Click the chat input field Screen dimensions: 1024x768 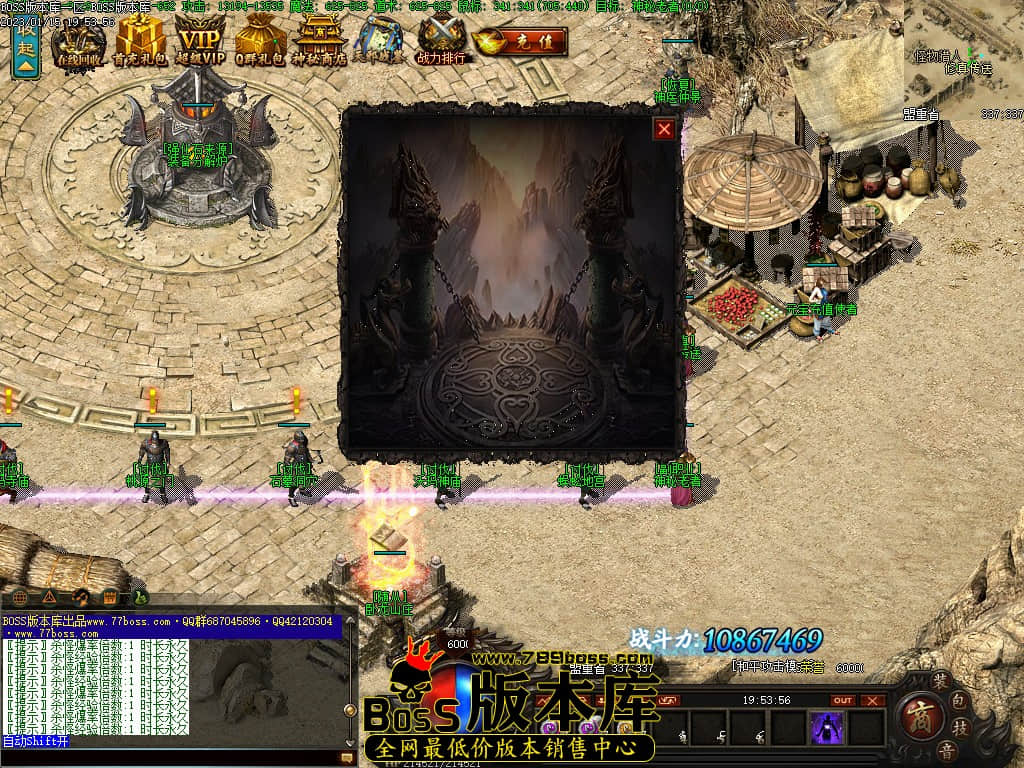click(170, 758)
